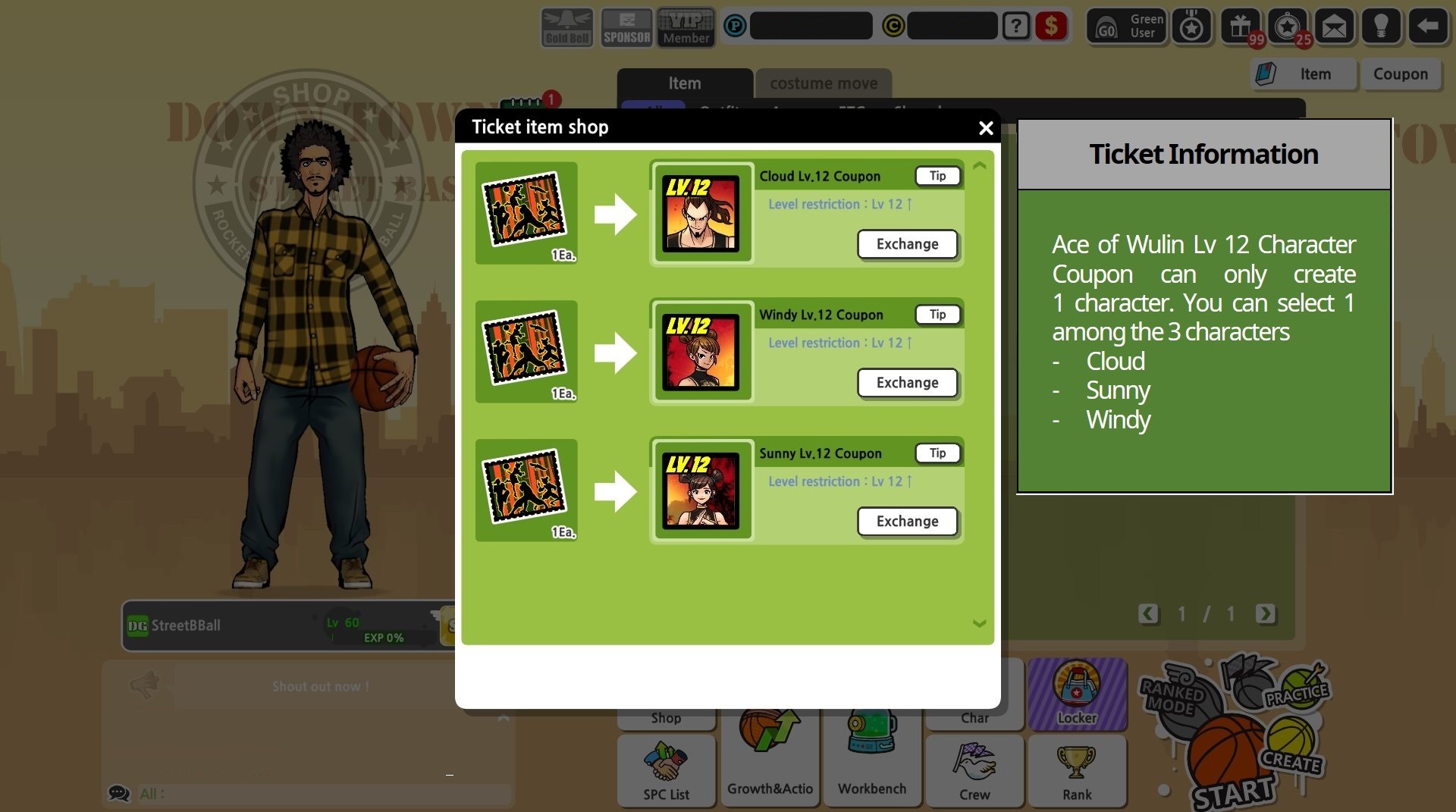
Task: Click the dollar sign cash icon
Action: (x=1050, y=27)
